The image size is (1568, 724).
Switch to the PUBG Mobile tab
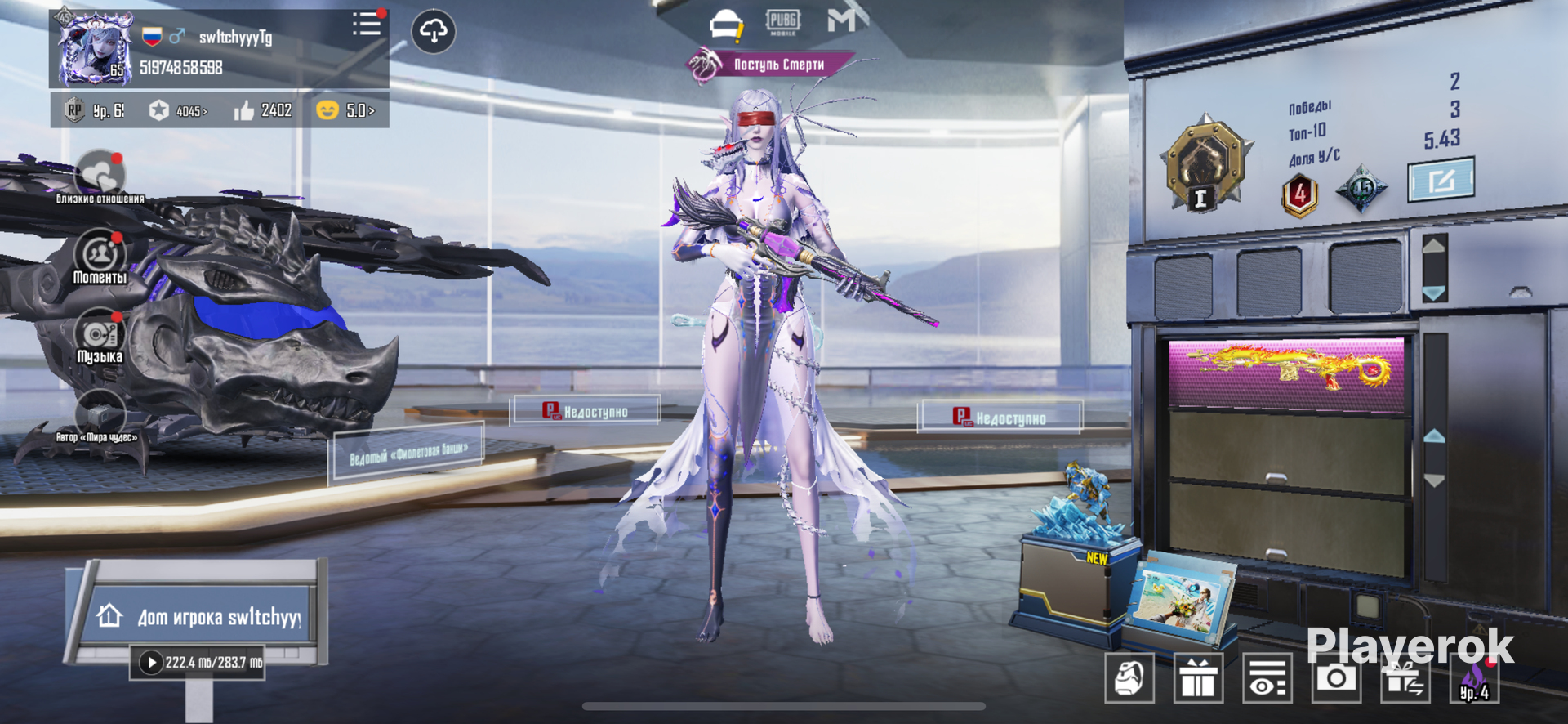tap(782, 22)
